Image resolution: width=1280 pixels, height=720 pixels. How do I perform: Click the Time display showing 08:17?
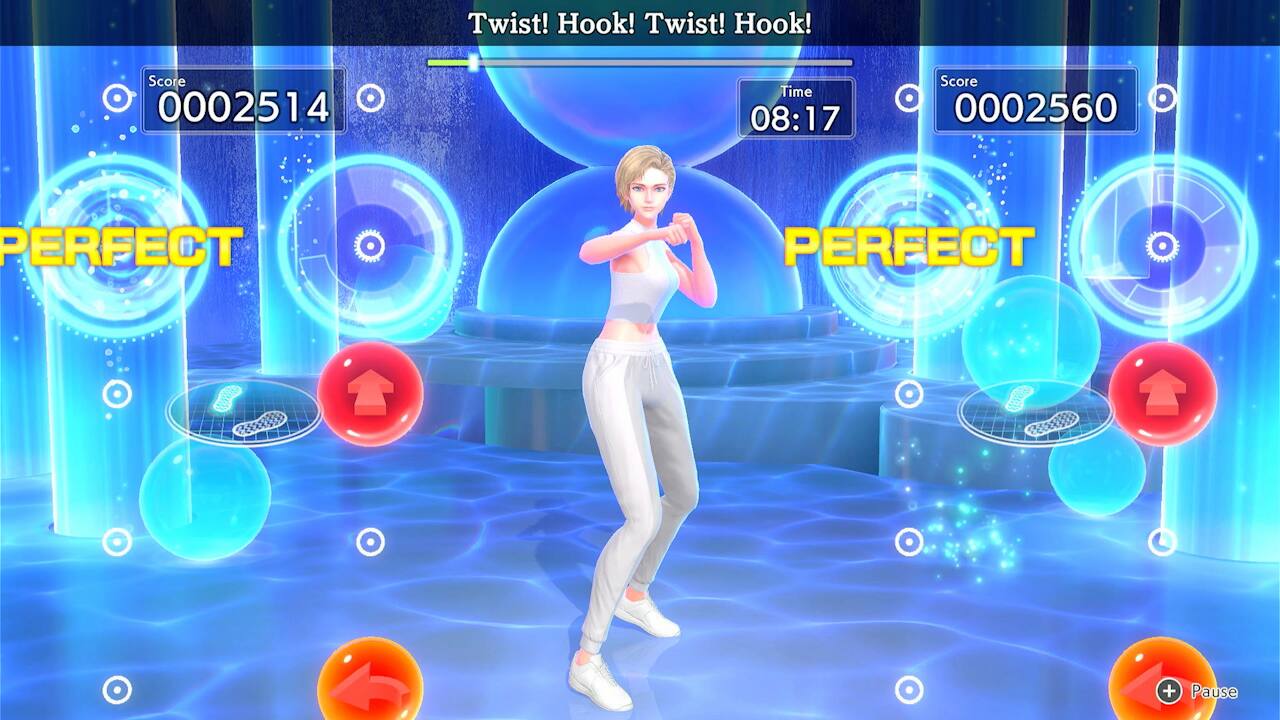[x=795, y=110]
